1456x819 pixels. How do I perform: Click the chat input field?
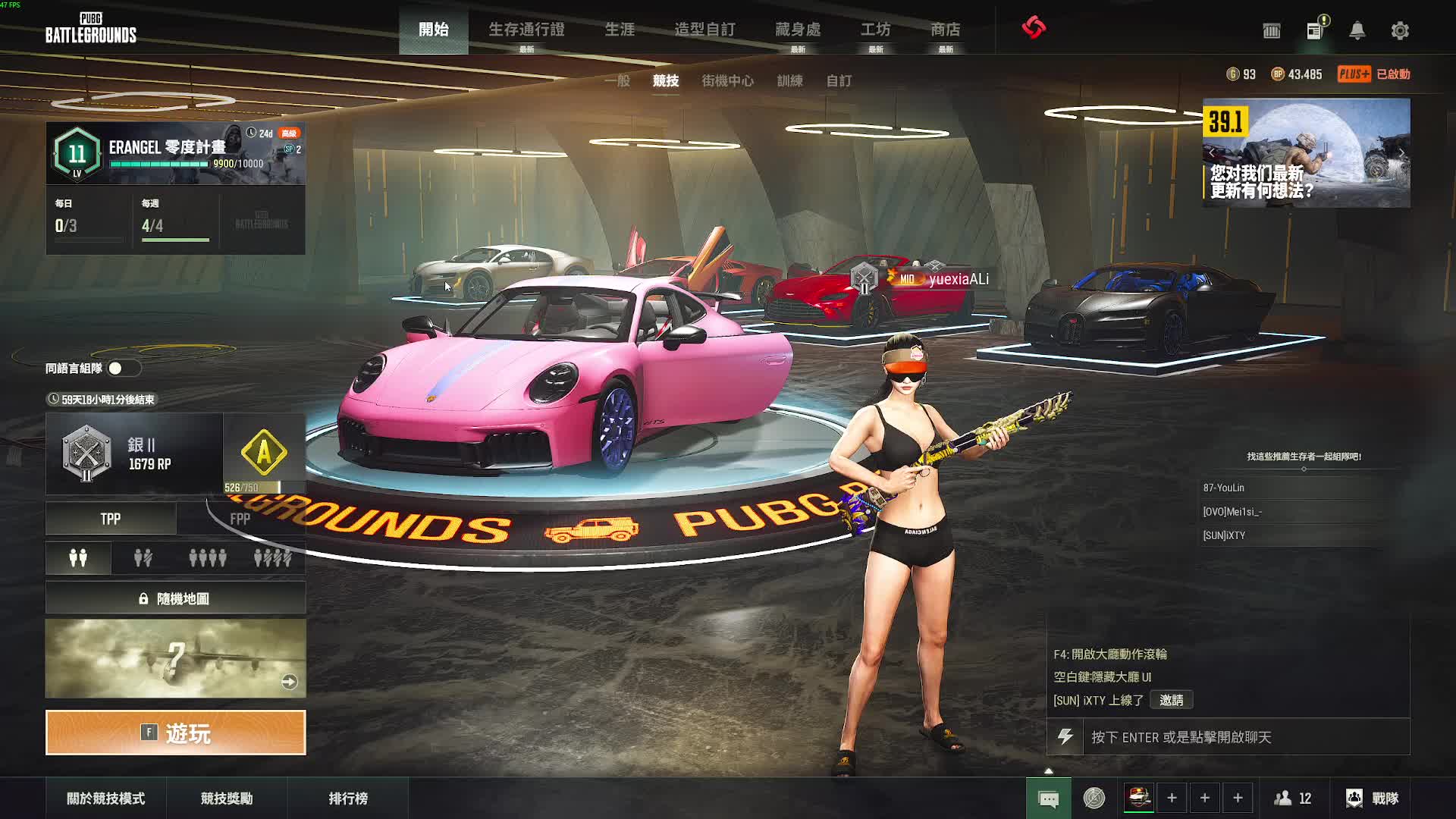[1244, 737]
